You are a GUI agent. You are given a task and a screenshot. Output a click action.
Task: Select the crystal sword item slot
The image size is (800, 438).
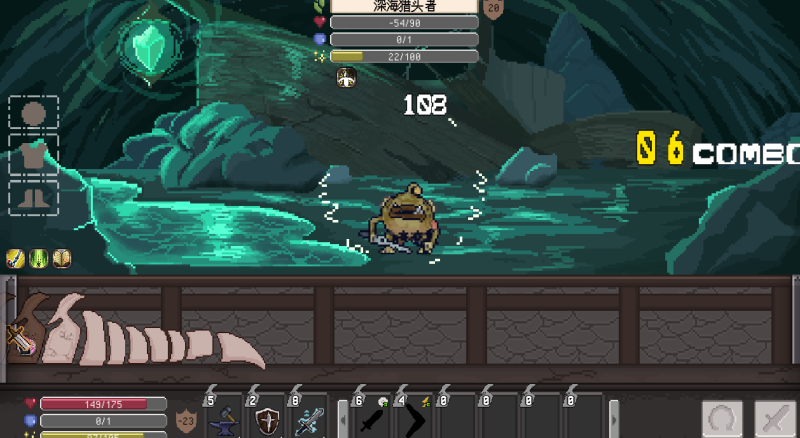pyautogui.click(x=309, y=420)
